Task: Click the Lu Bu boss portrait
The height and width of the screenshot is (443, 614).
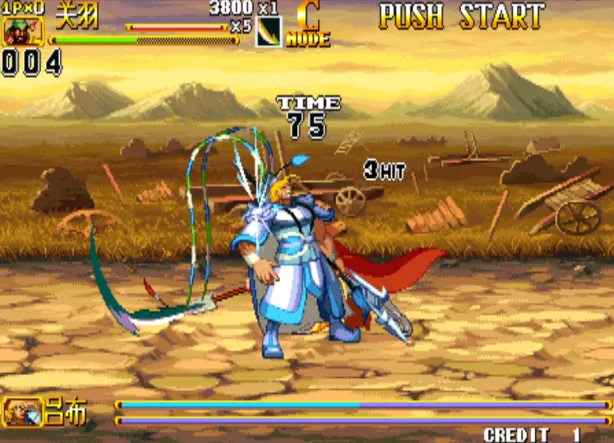Action: pos(20,408)
